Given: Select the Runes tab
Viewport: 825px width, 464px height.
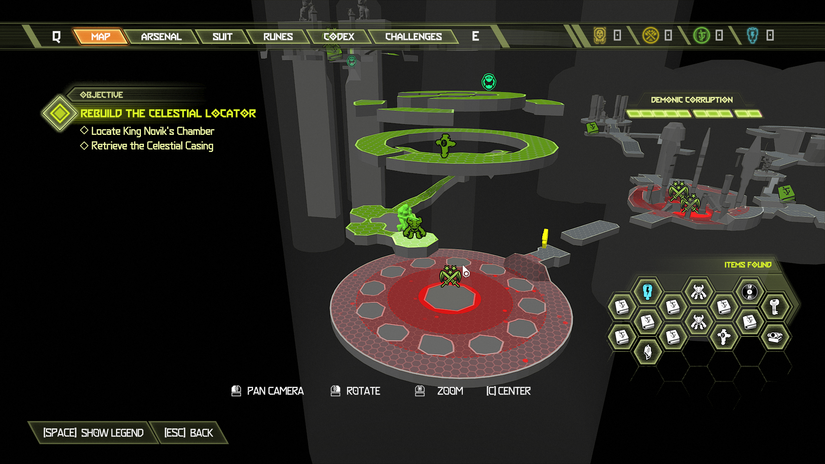Looking at the screenshot, I should (x=278, y=37).
